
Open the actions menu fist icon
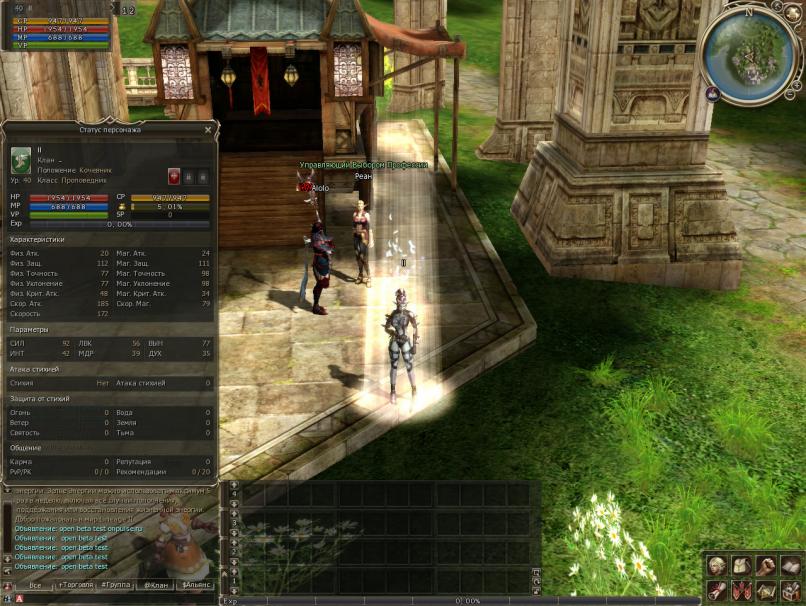765,567
